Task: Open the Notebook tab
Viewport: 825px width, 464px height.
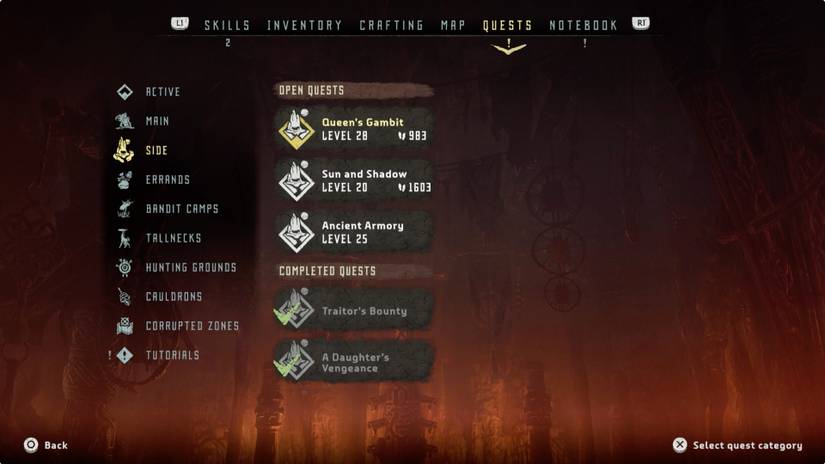Action: click(x=583, y=25)
